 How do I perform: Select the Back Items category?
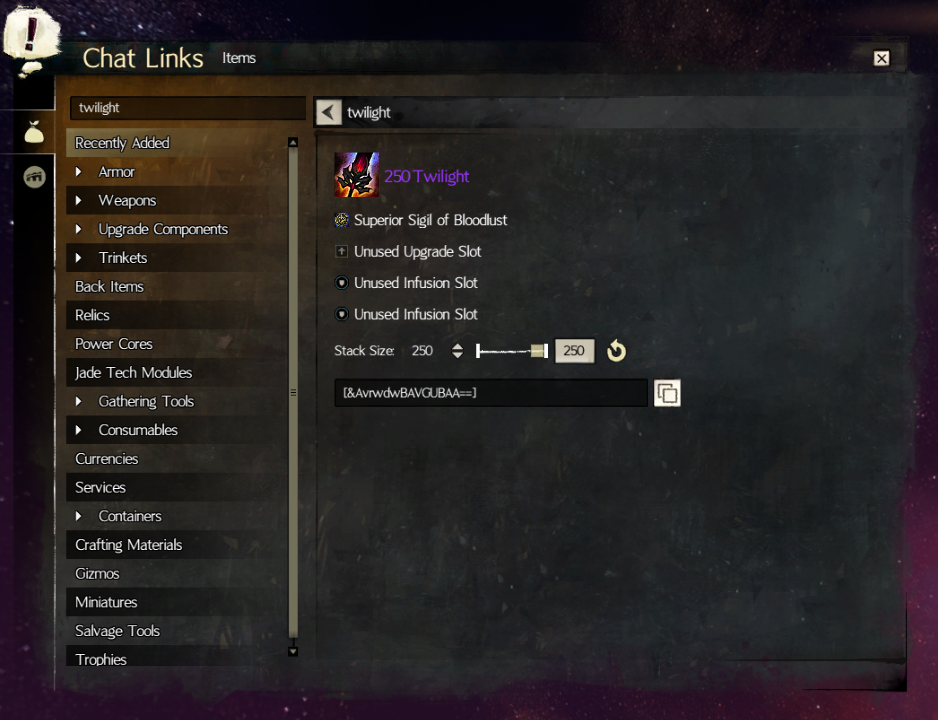(109, 287)
